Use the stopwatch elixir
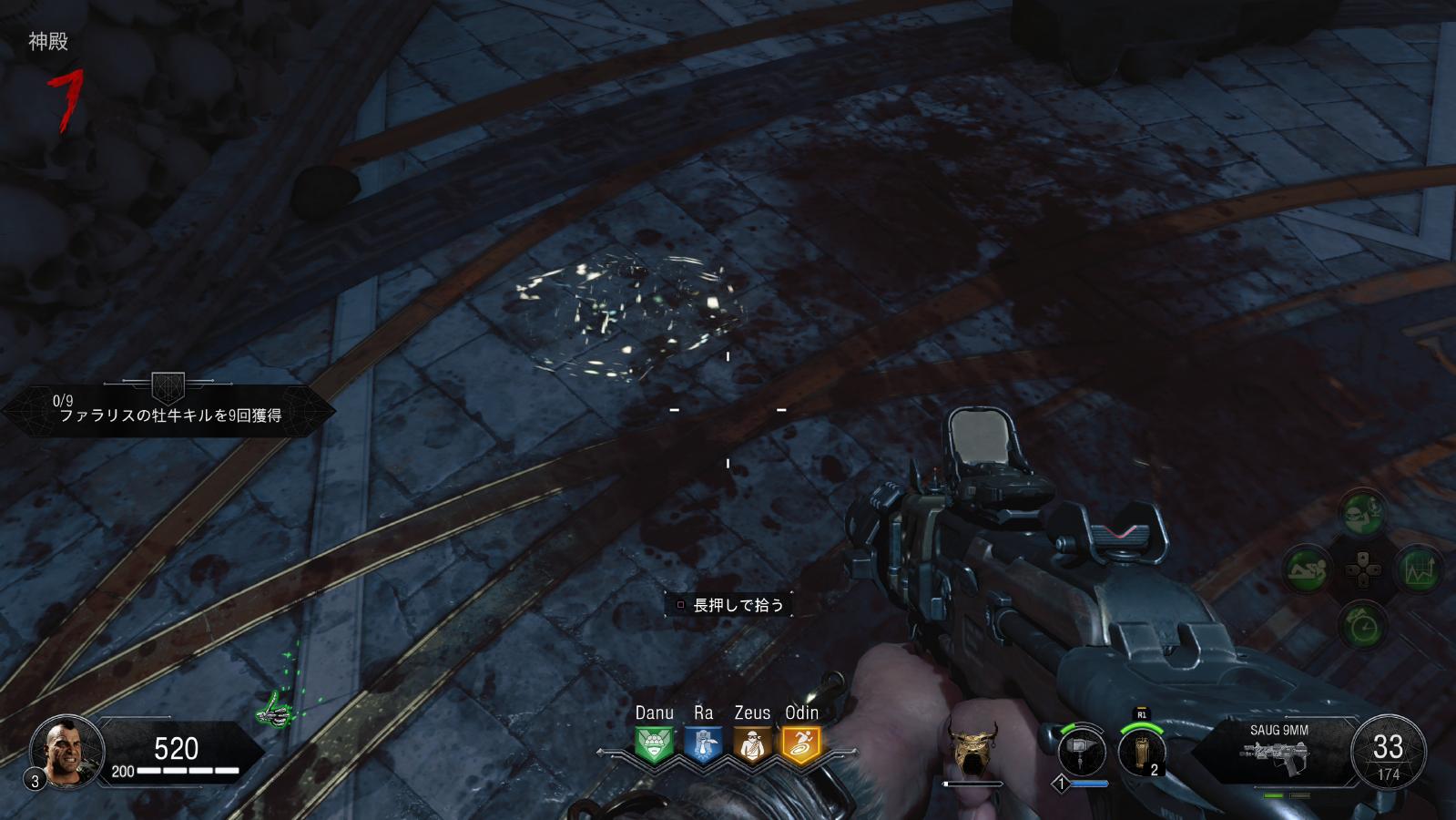1456x820 pixels. coord(1363,625)
